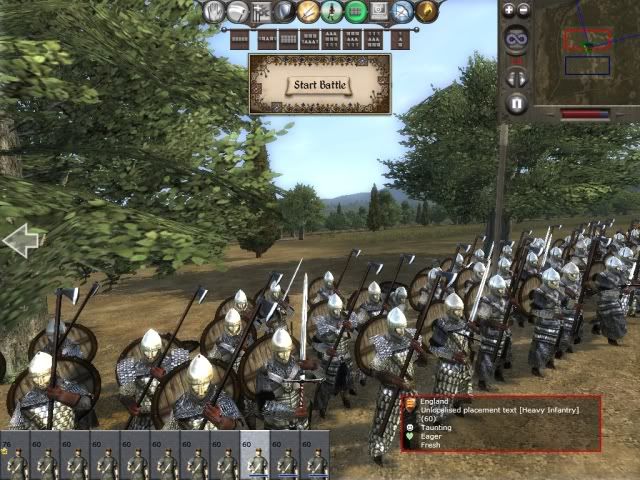Viewport: 640px width, 480px height.
Task: Click the Start Battle button
Action: [319, 84]
